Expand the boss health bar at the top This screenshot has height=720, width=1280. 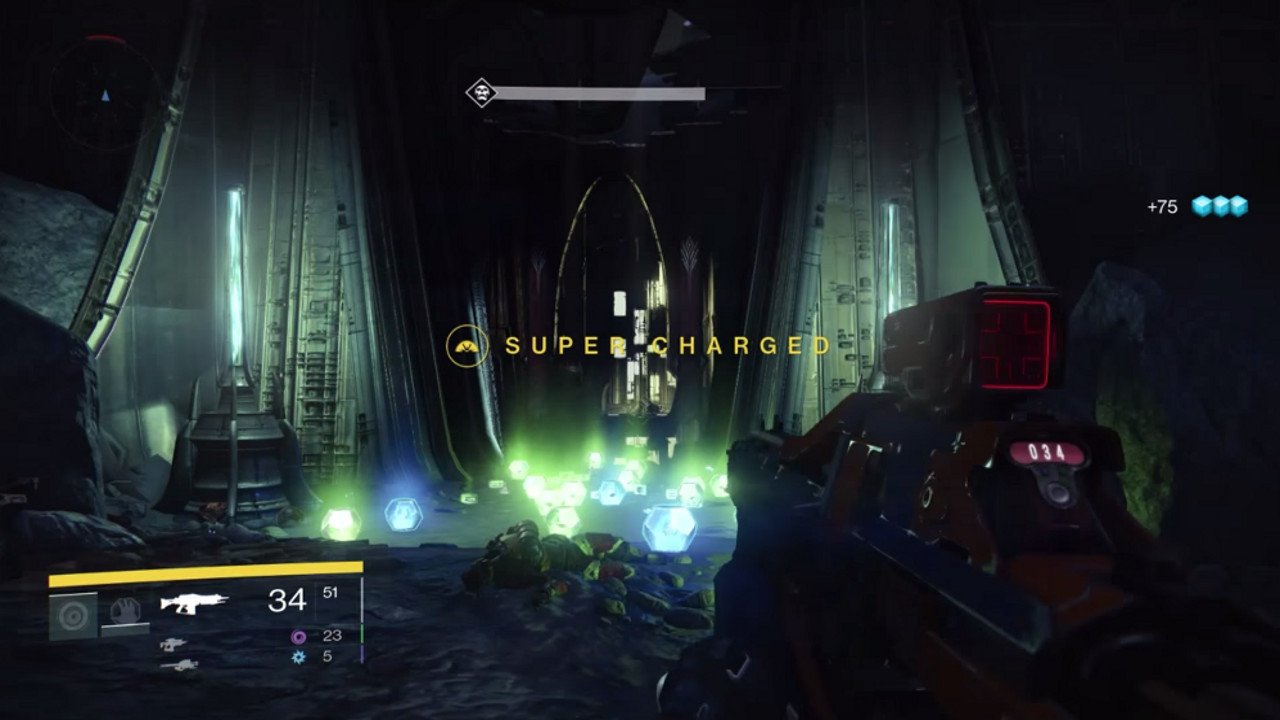coord(600,91)
